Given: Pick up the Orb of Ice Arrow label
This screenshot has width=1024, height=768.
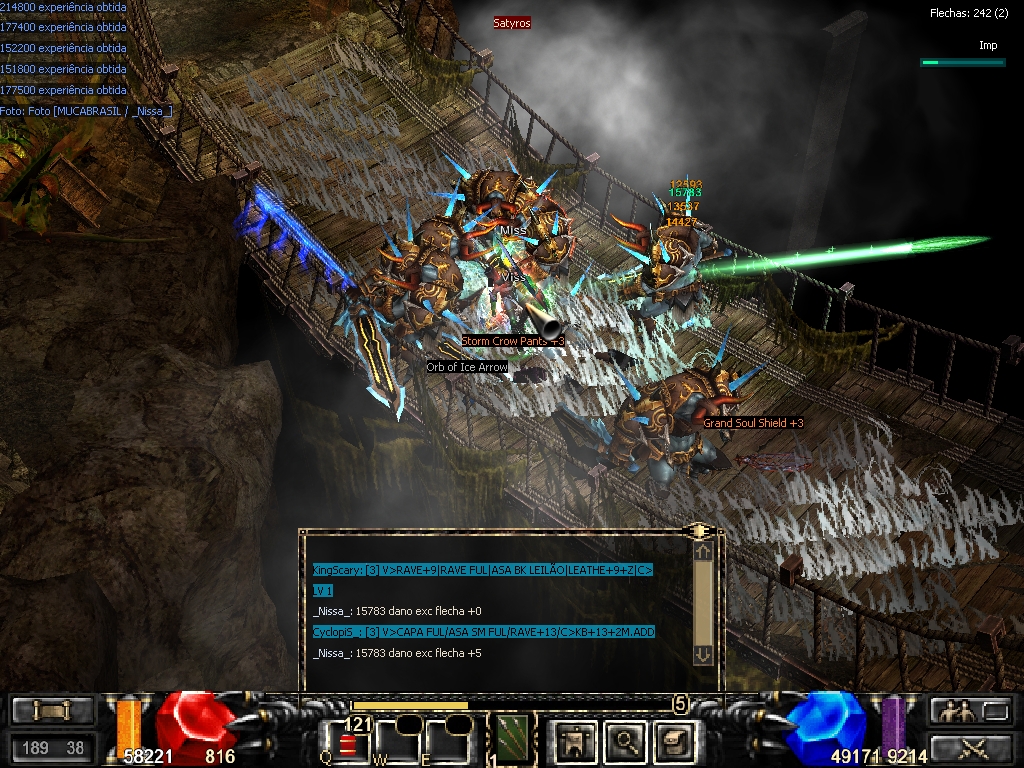Looking at the screenshot, I should [x=467, y=367].
